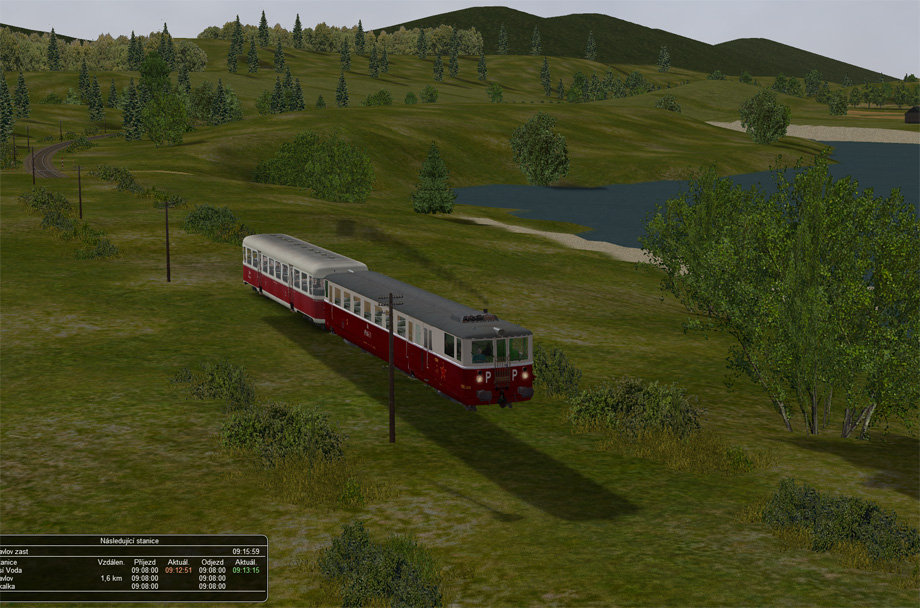This screenshot has height=608, width=920.
Task: Select the Následující stanice panel title bar
Action: [129, 540]
